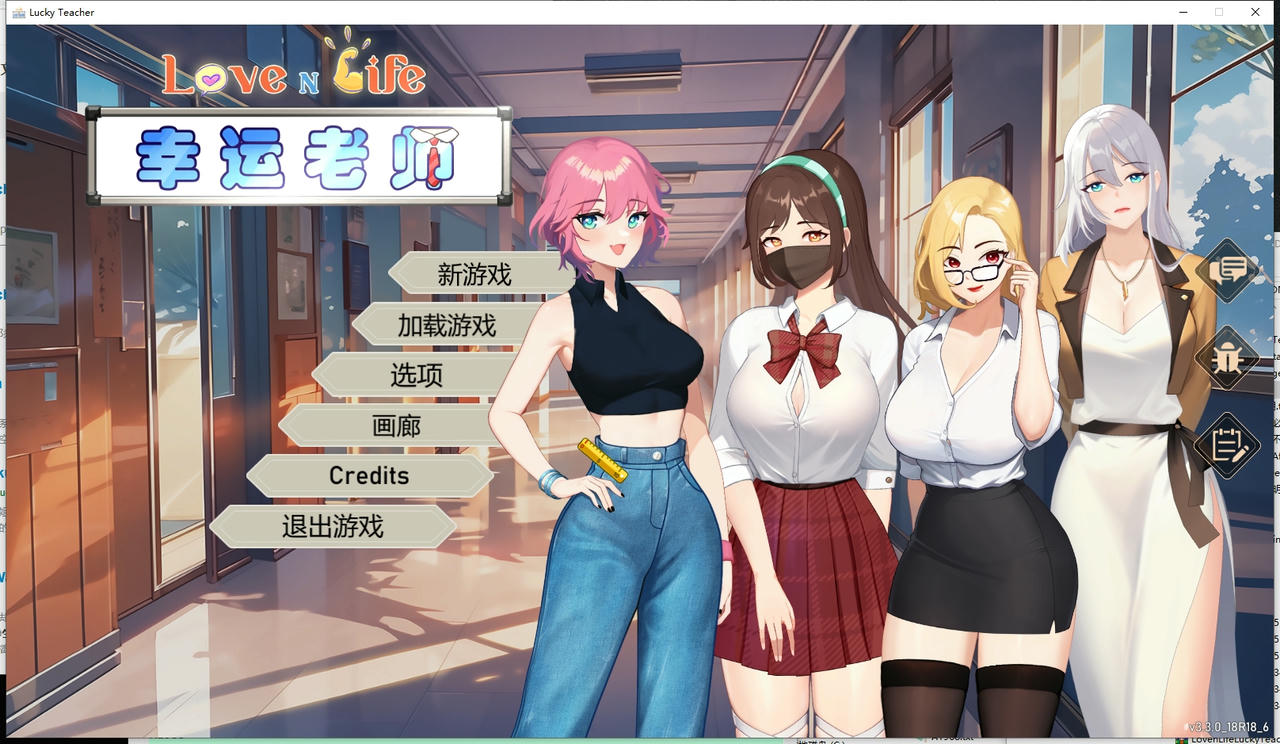Click the bug report diamond icon
The image size is (1280, 744).
point(1228,358)
